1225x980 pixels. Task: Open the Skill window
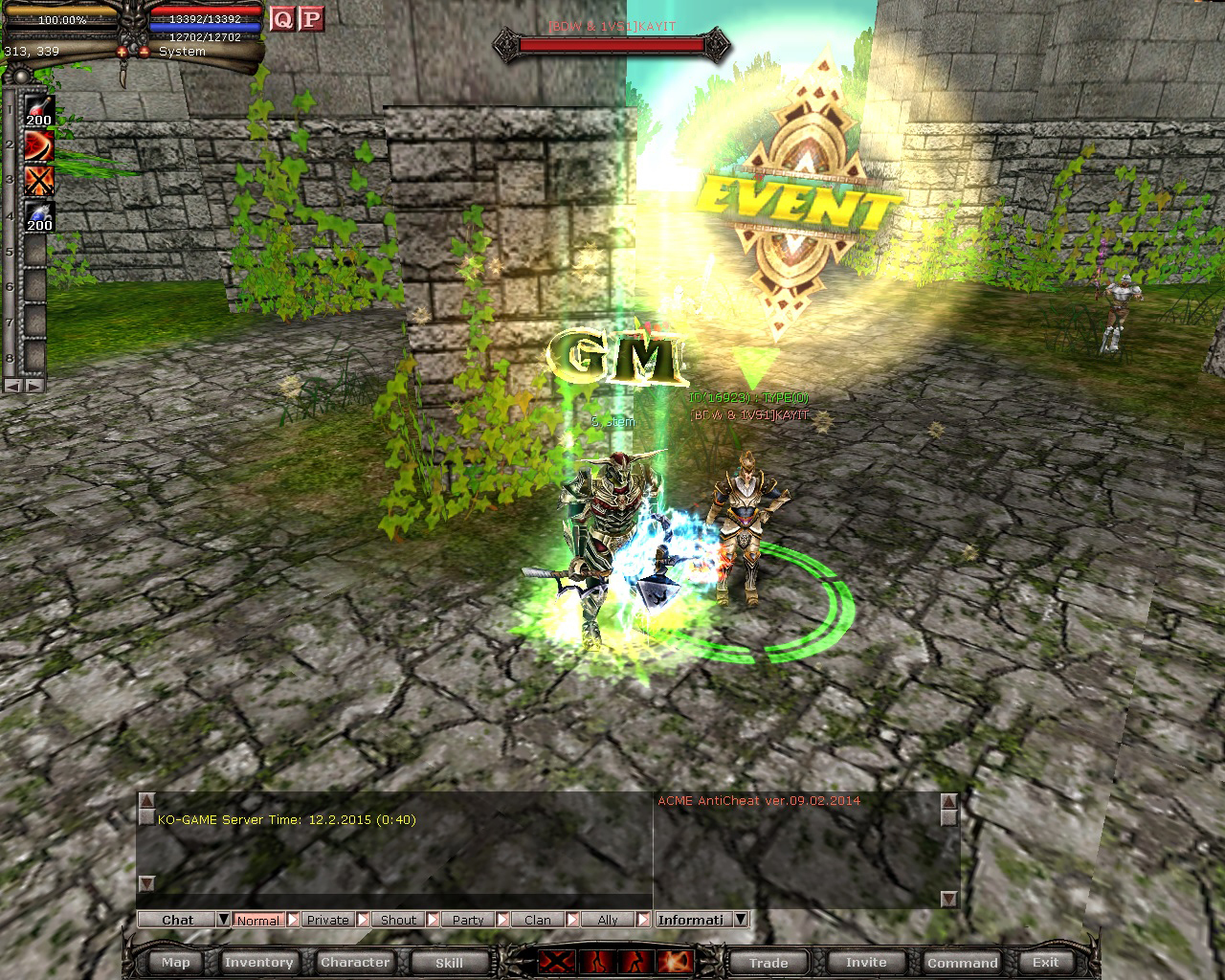(449, 963)
